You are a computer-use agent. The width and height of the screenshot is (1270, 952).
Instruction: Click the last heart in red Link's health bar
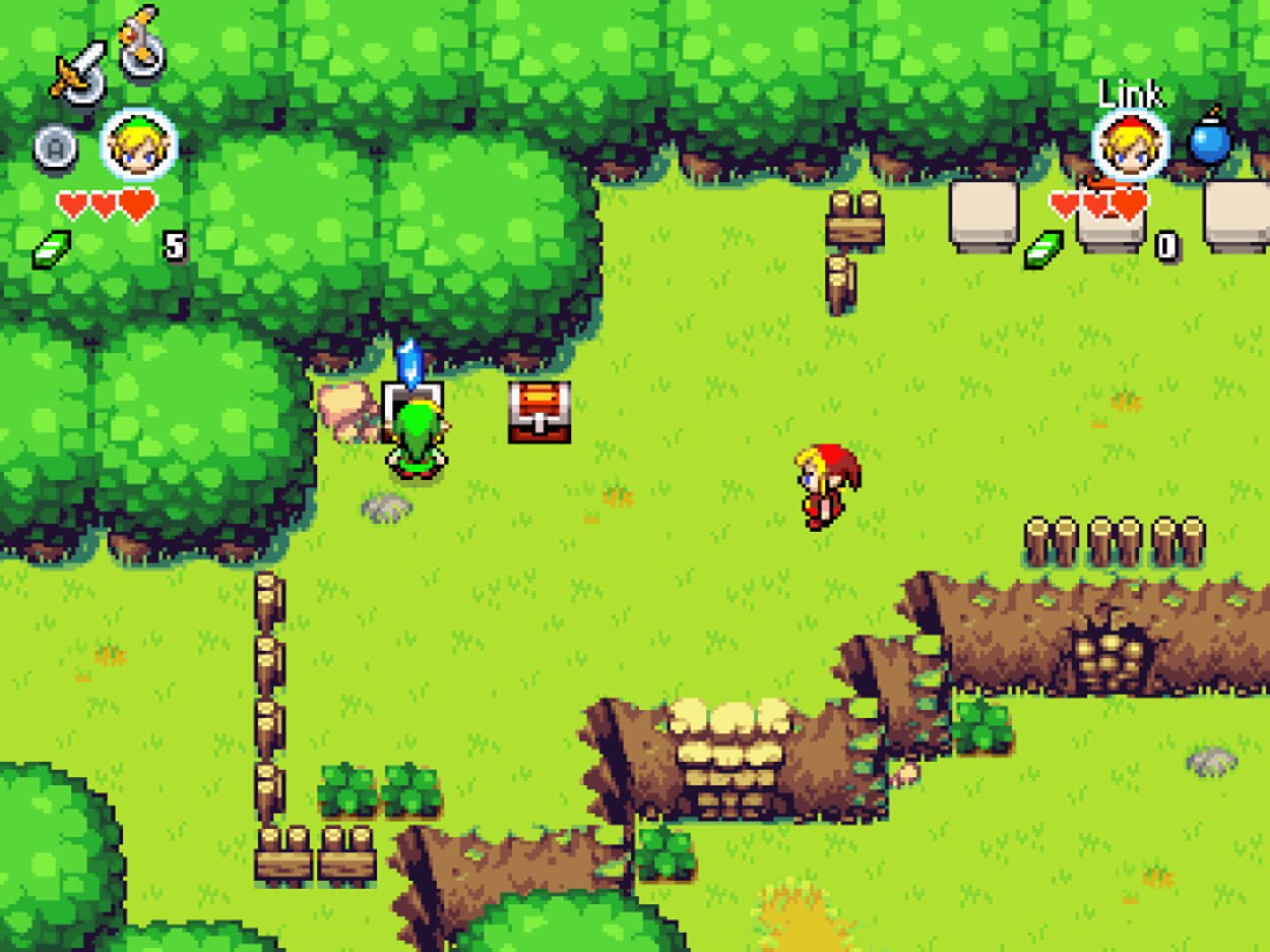[x=1130, y=201]
